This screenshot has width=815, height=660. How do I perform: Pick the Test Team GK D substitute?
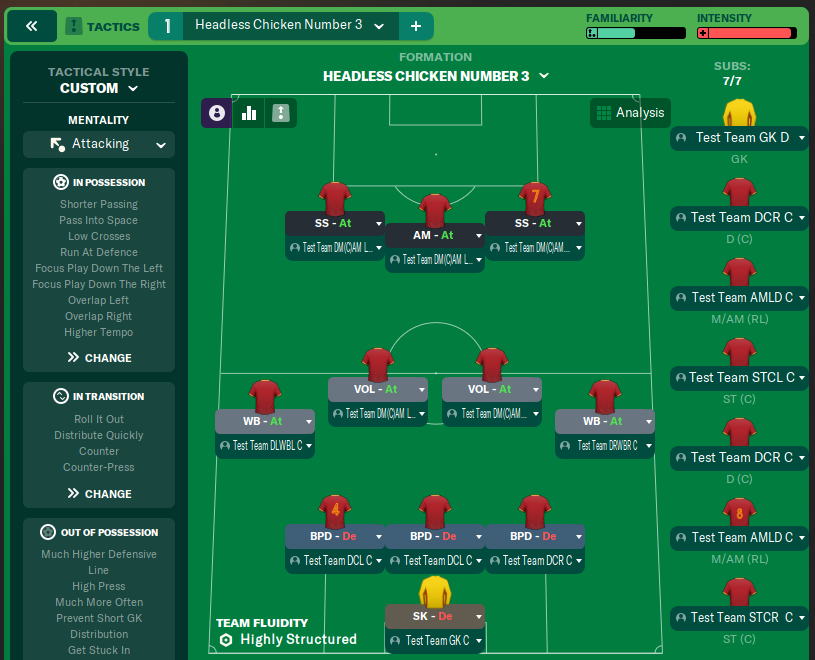pyautogui.click(x=739, y=138)
